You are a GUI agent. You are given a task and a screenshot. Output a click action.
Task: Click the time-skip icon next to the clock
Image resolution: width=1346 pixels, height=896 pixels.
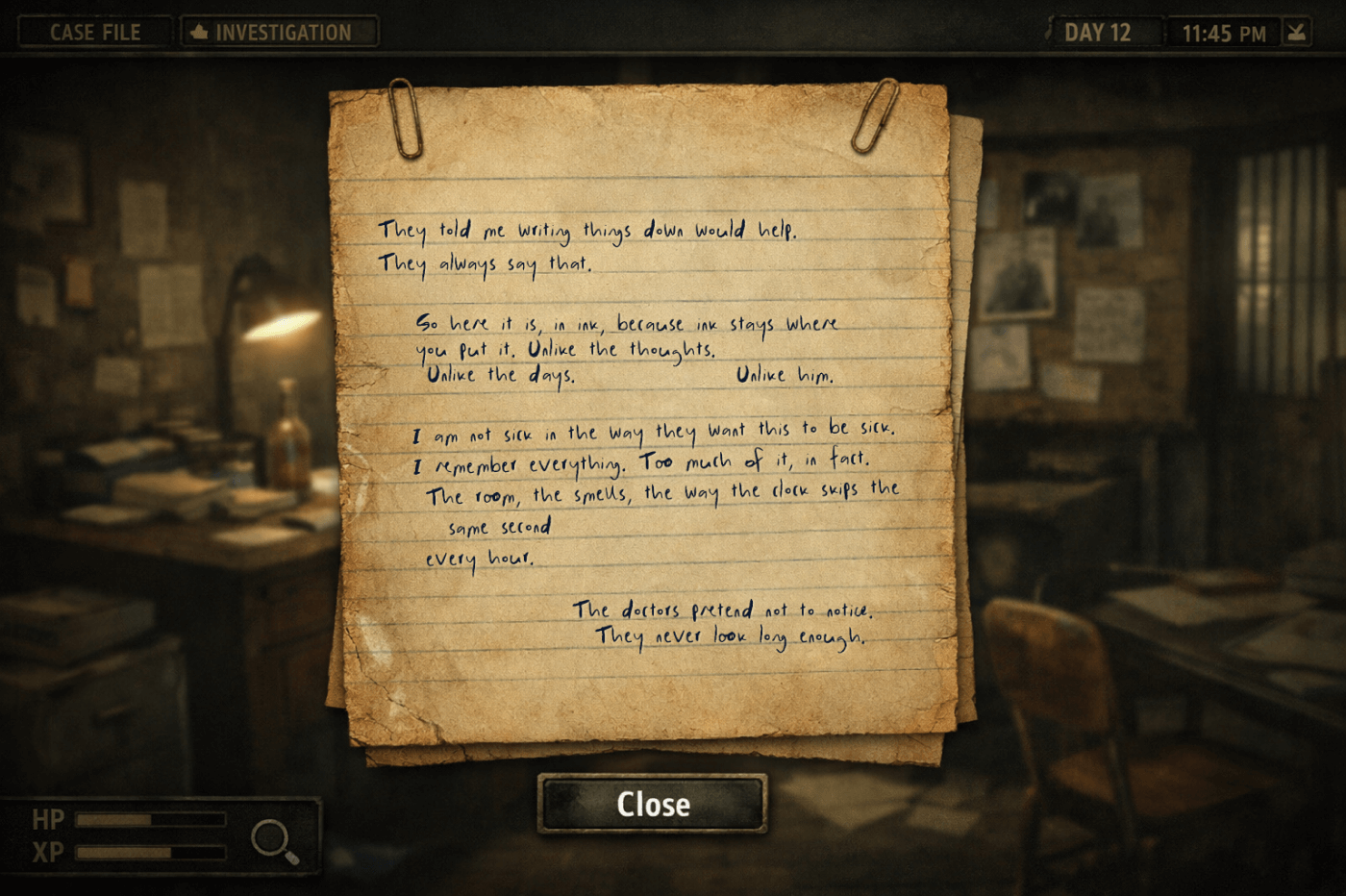[1296, 32]
